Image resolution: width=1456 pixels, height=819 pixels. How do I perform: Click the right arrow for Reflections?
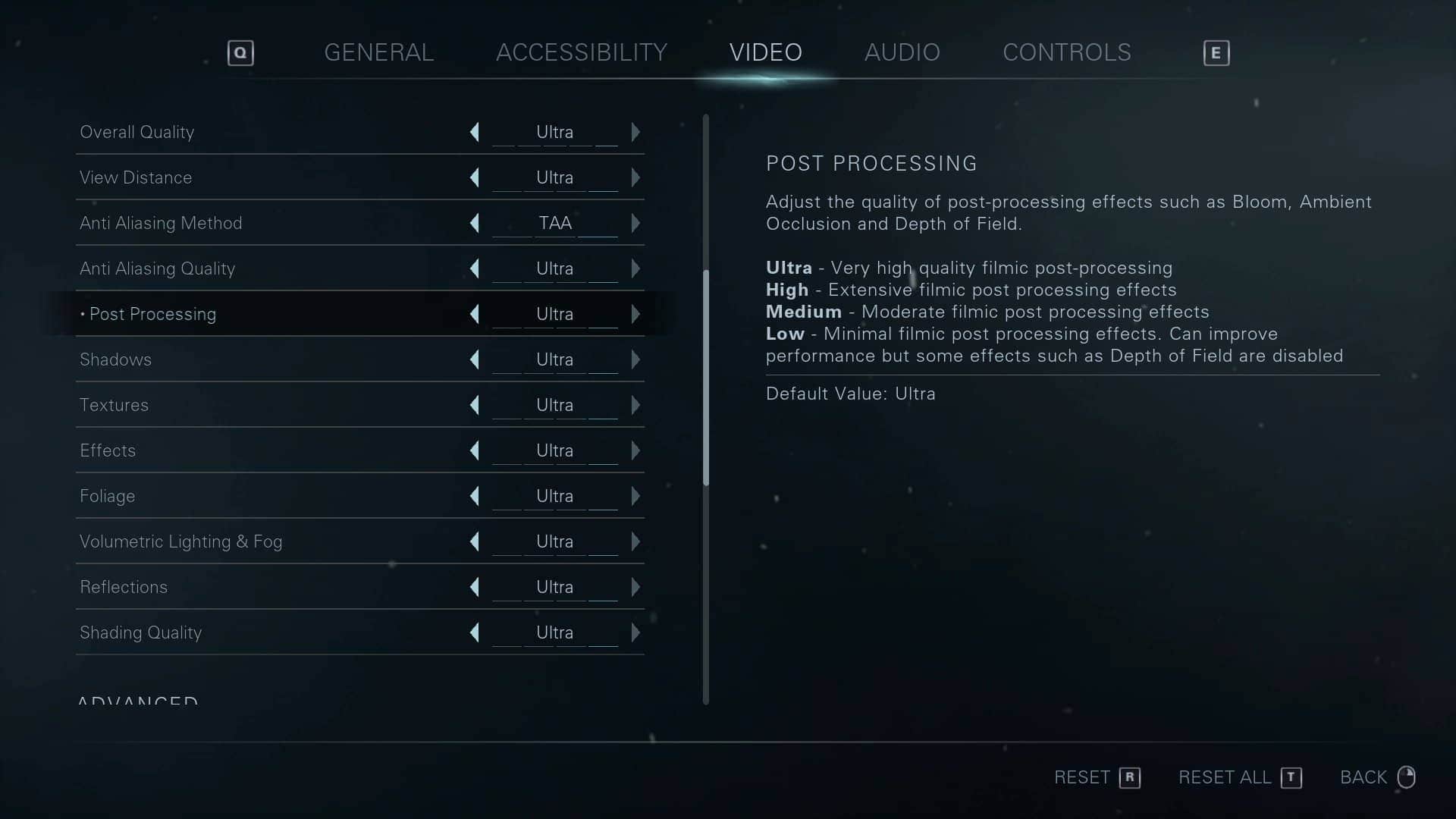tap(635, 587)
